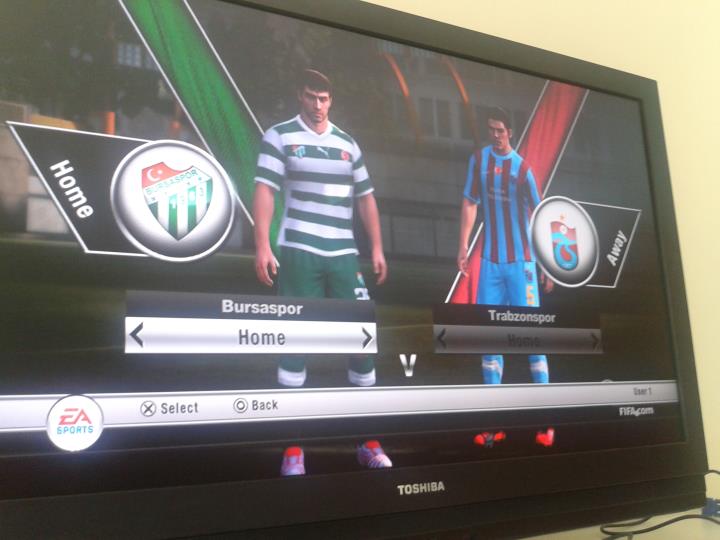Choose the Bursaspor Home kit field
The width and height of the screenshot is (720, 540).
tap(253, 337)
